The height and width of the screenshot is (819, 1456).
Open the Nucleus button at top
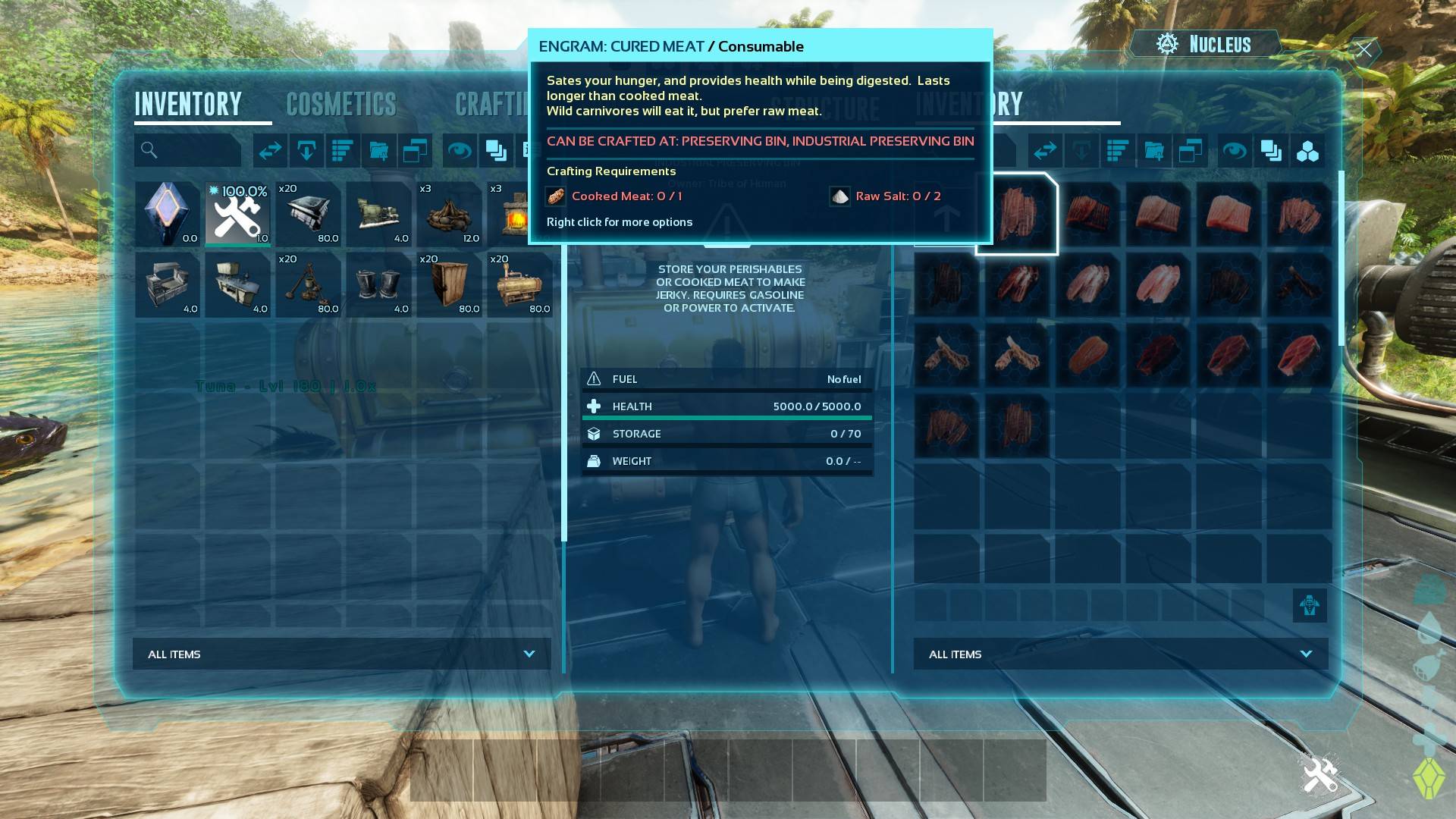click(1205, 45)
